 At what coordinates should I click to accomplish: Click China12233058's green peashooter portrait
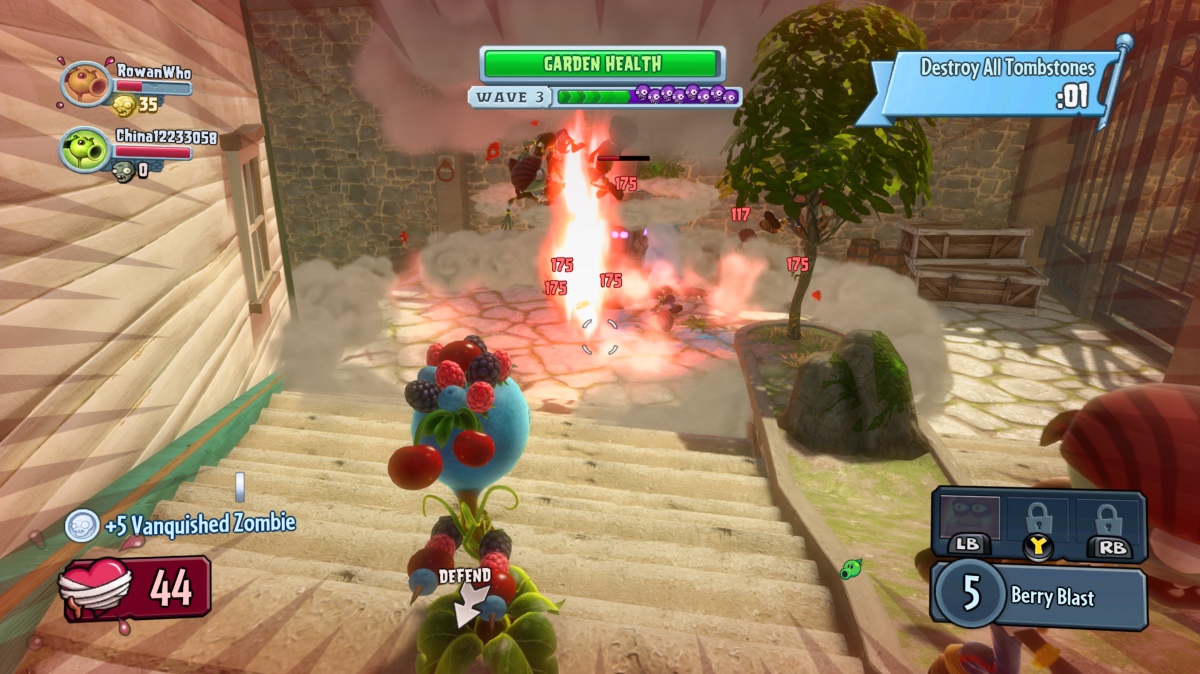pyautogui.click(x=85, y=148)
